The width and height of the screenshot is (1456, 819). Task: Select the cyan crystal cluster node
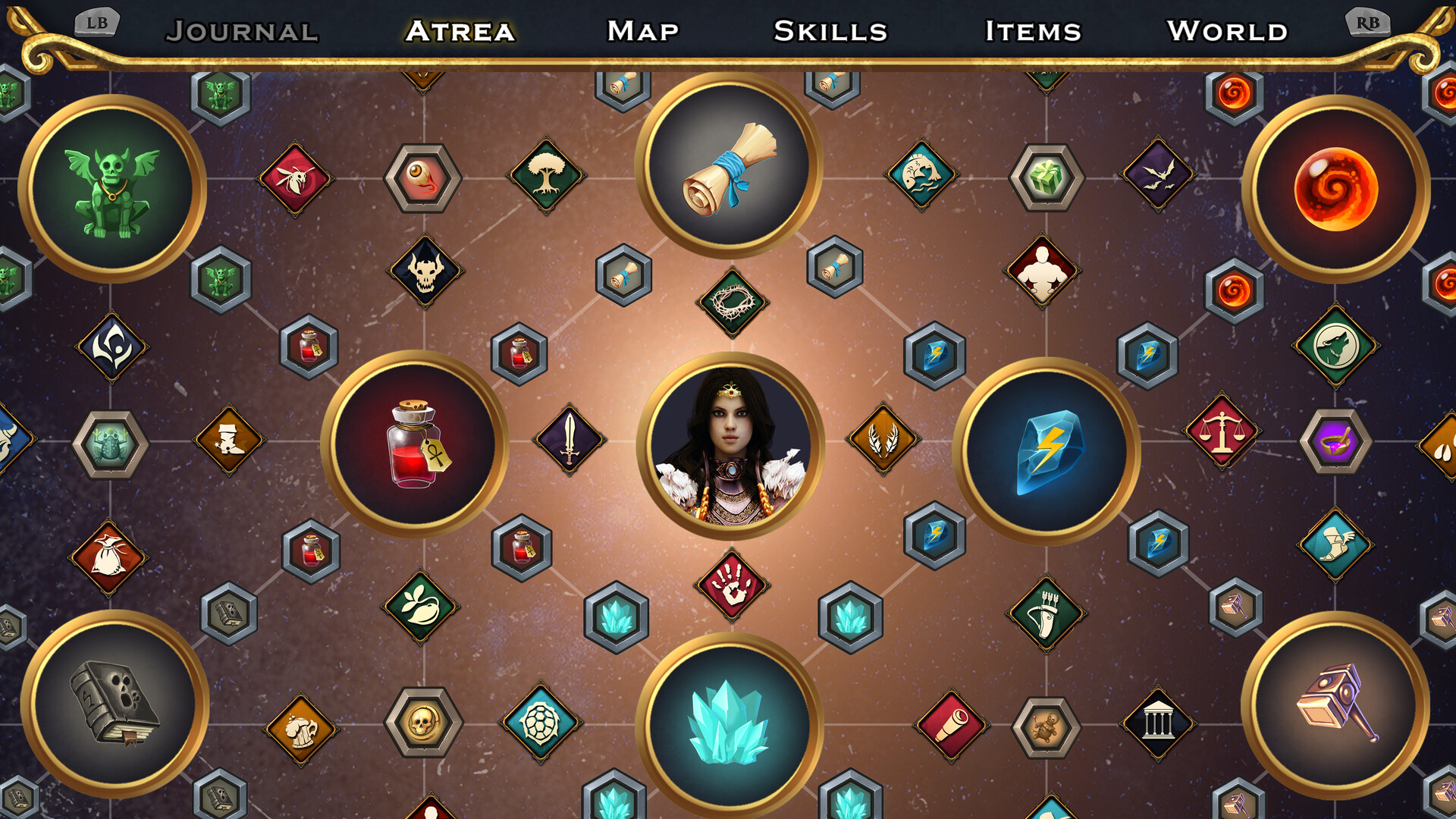(730, 724)
